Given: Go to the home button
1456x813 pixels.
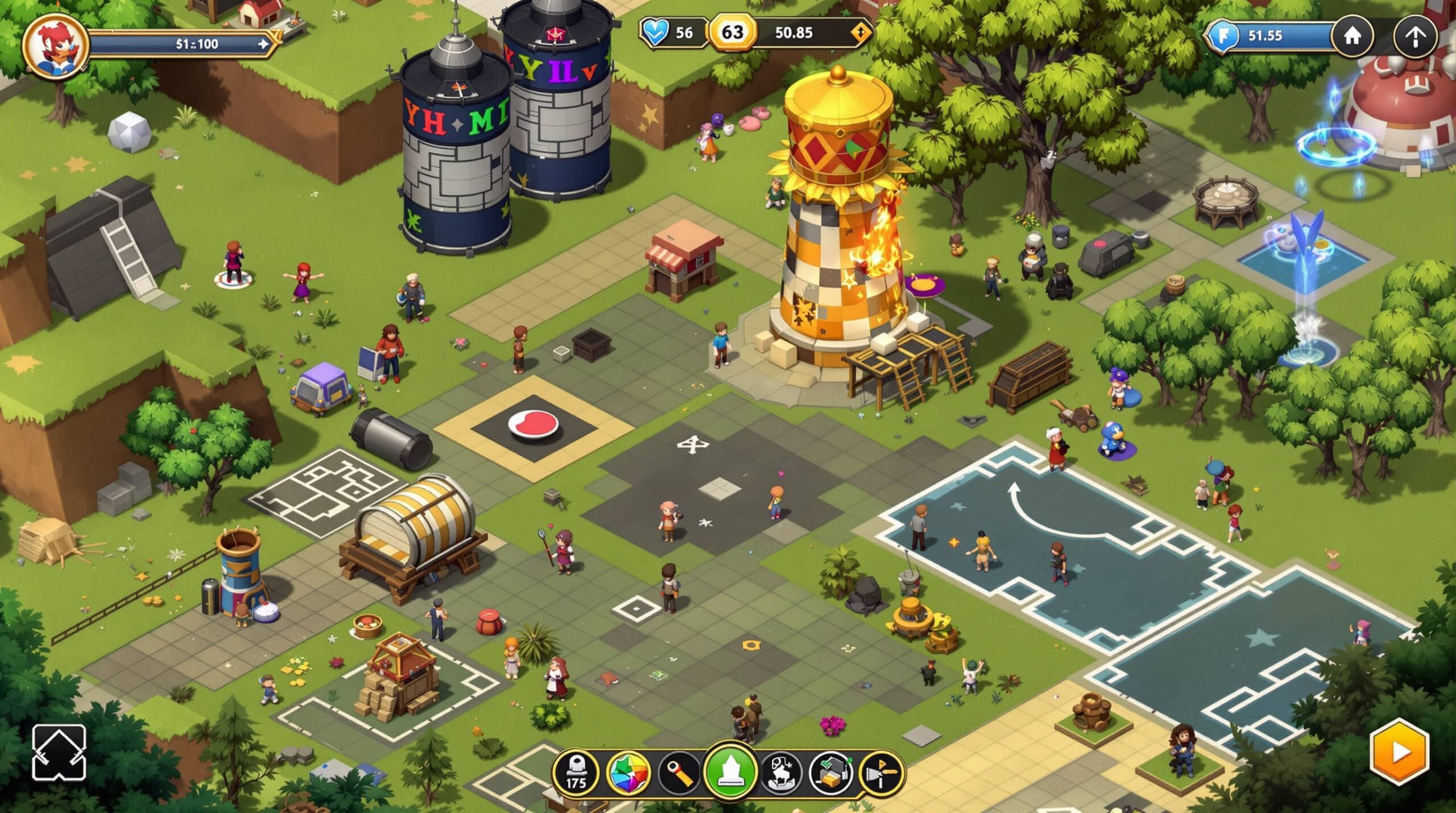Looking at the screenshot, I should coord(1352,36).
